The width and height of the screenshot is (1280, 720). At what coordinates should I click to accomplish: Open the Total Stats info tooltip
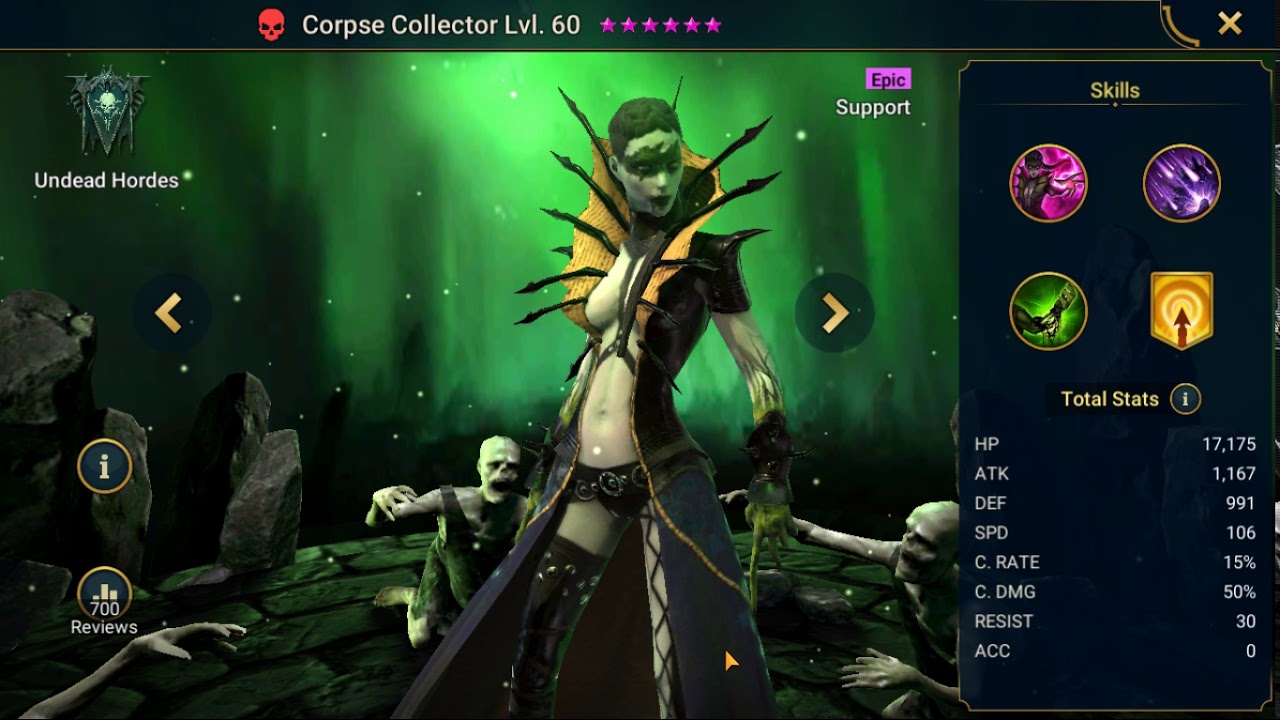1185,399
